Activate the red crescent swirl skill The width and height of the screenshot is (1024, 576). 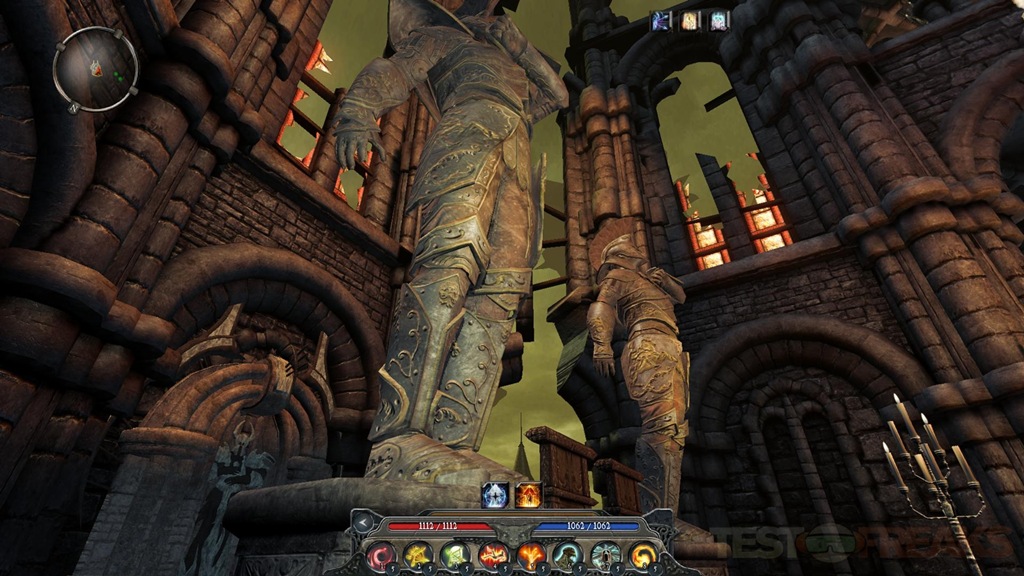click(x=383, y=556)
